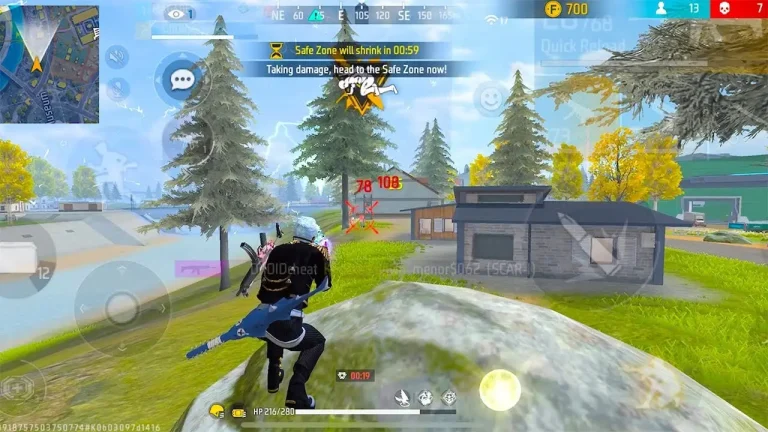This screenshot has height=432, width=768.
Task: Tap the gold coin 700 counter
Action: [x=566, y=9]
